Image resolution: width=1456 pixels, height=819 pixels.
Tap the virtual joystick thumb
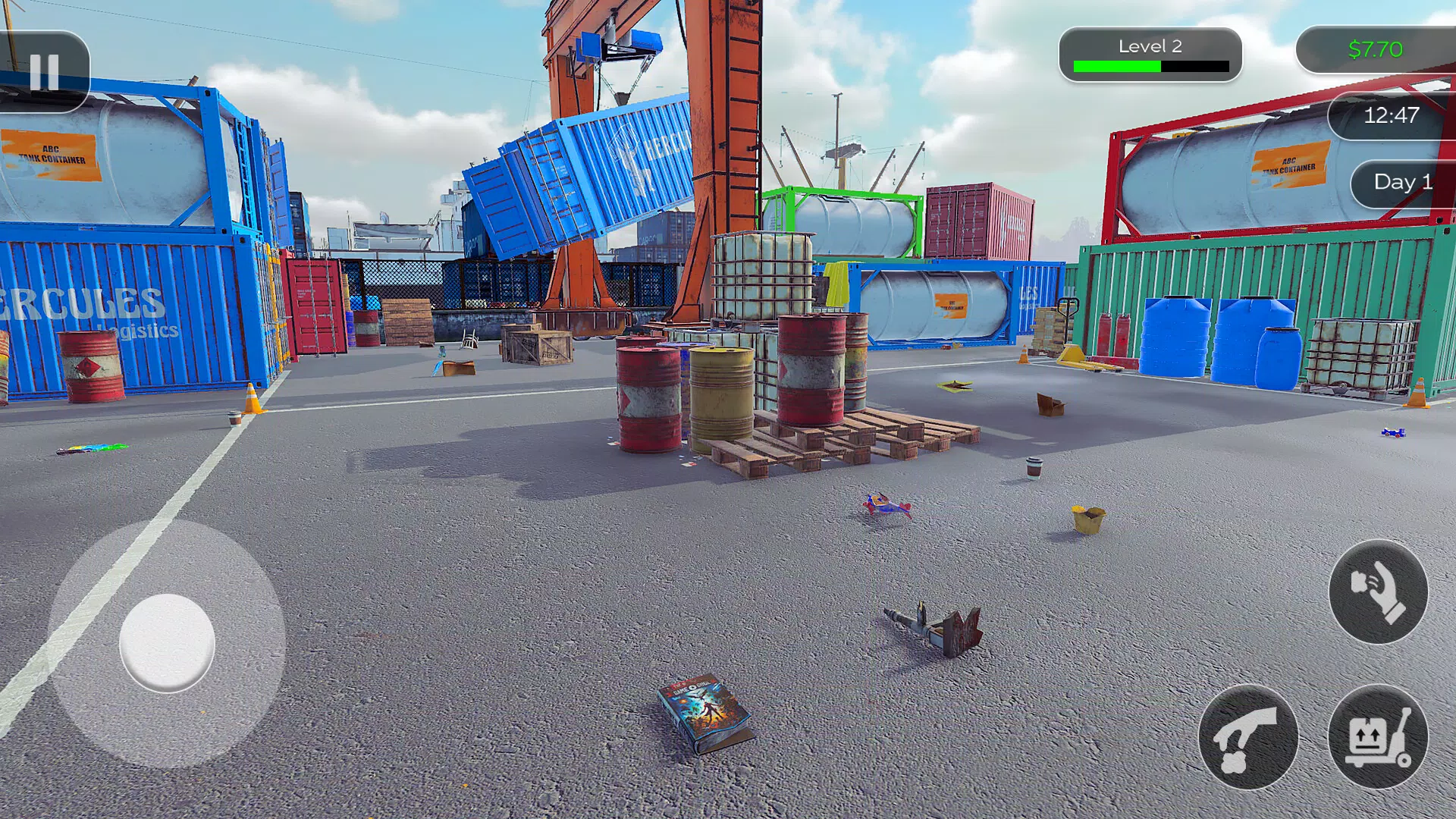coord(167,643)
